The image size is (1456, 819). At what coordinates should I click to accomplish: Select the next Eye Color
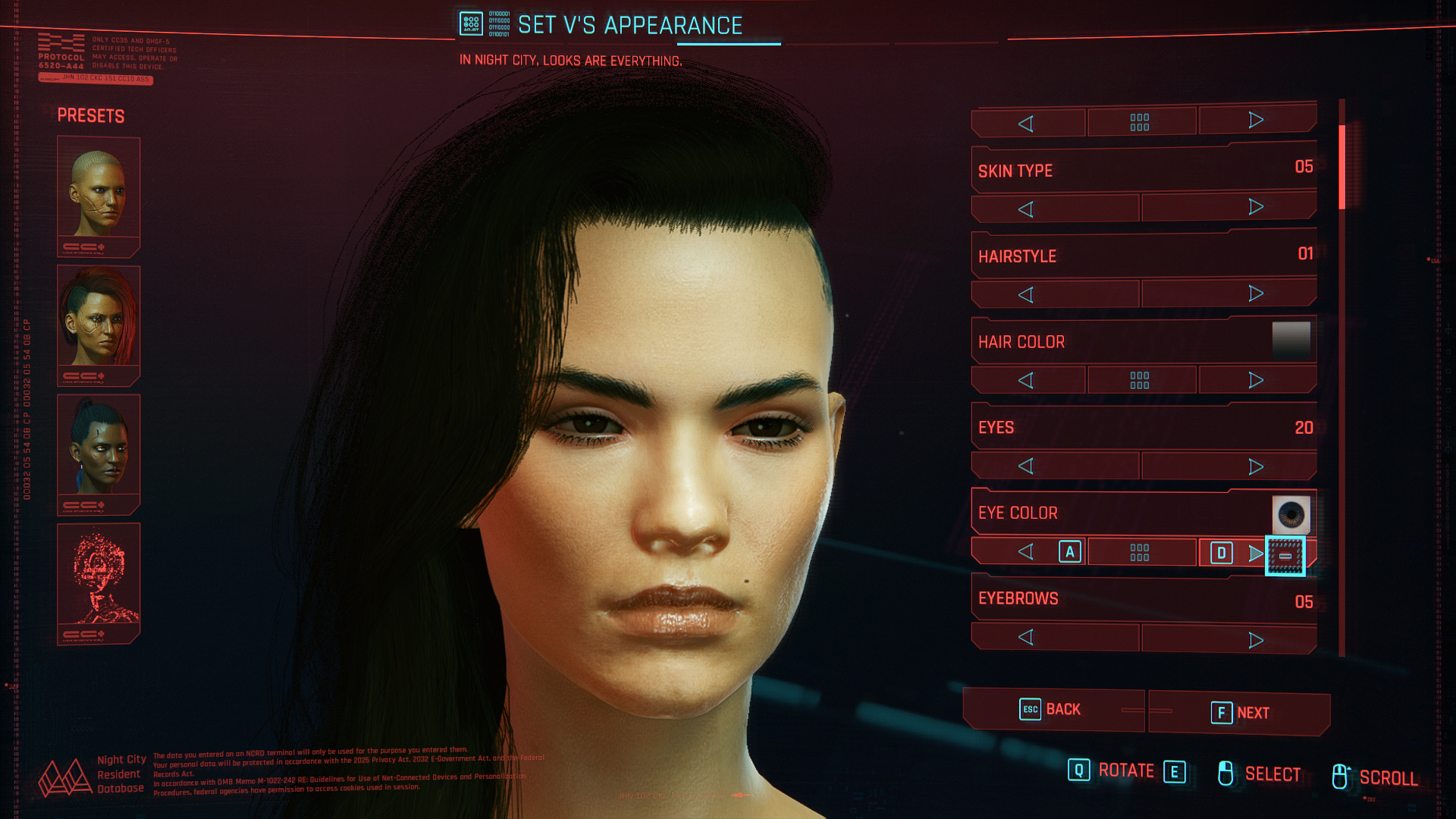click(1256, 554)
